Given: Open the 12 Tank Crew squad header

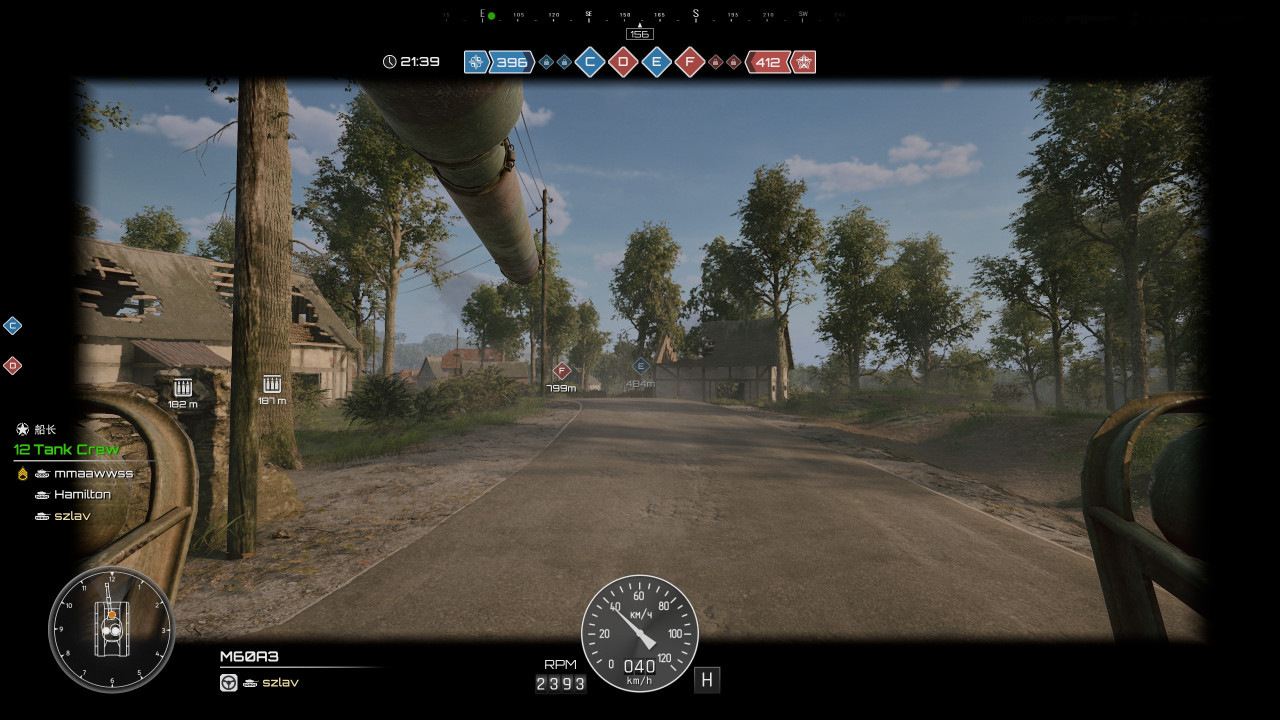Looking at the screenshot, I should [66, 450].
